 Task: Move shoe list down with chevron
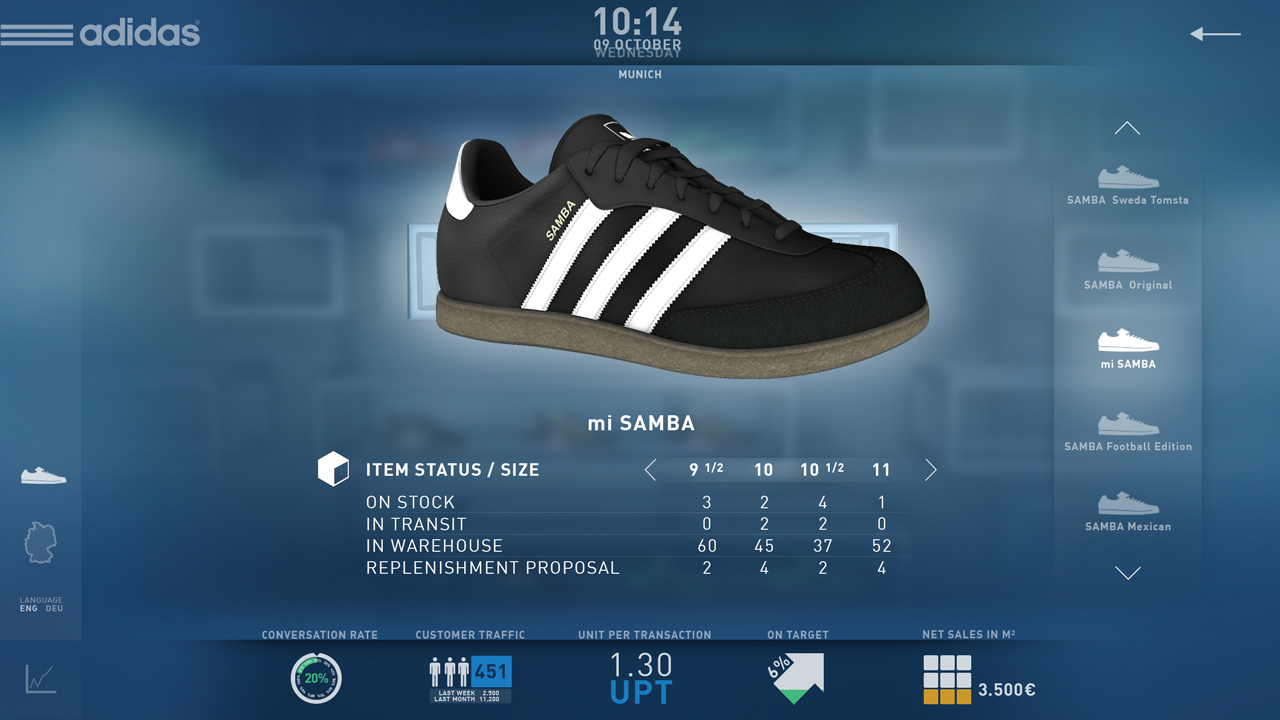[1127, 573]
